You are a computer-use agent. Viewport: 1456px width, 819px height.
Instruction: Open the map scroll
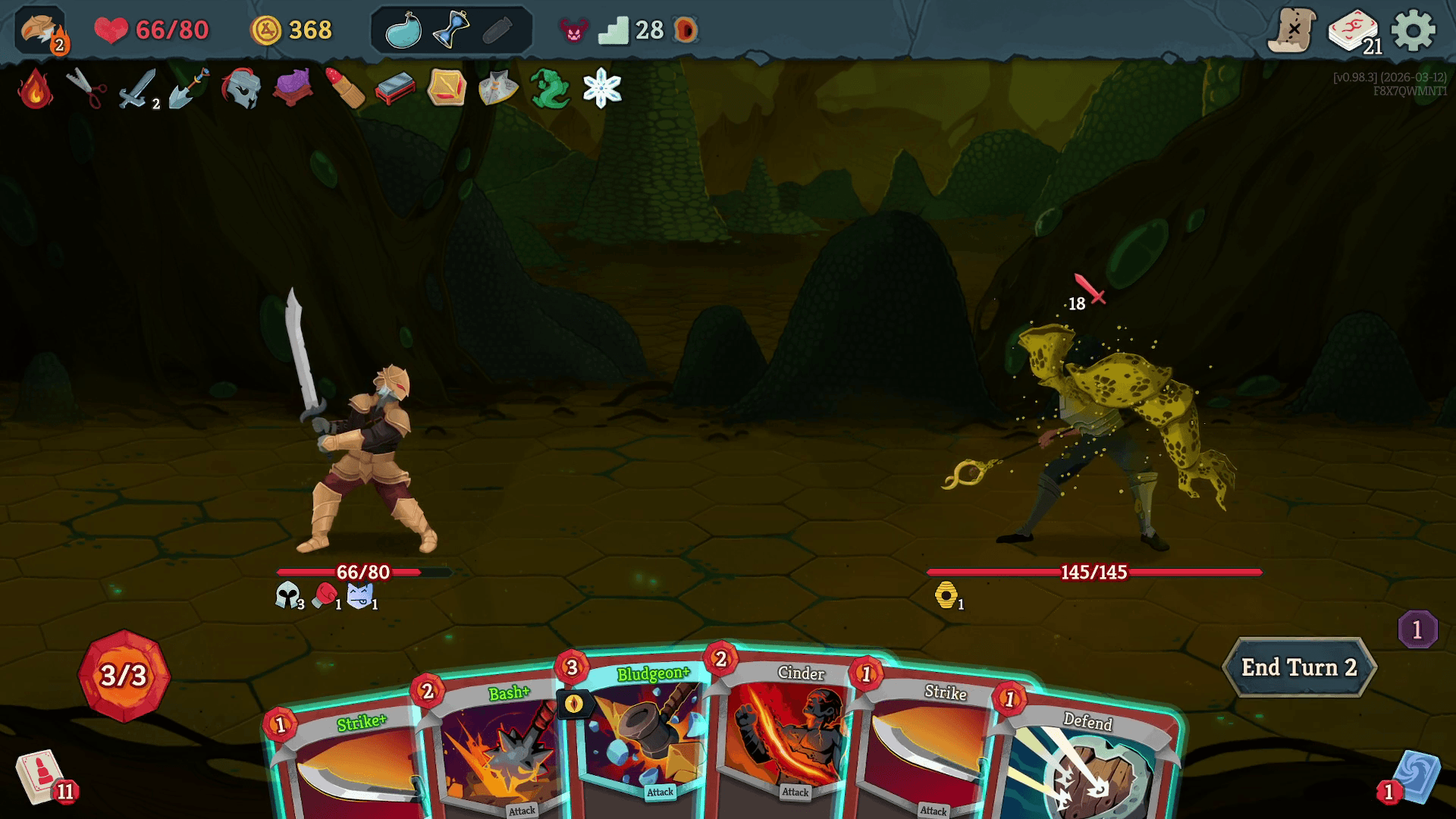click(1292, 31)
